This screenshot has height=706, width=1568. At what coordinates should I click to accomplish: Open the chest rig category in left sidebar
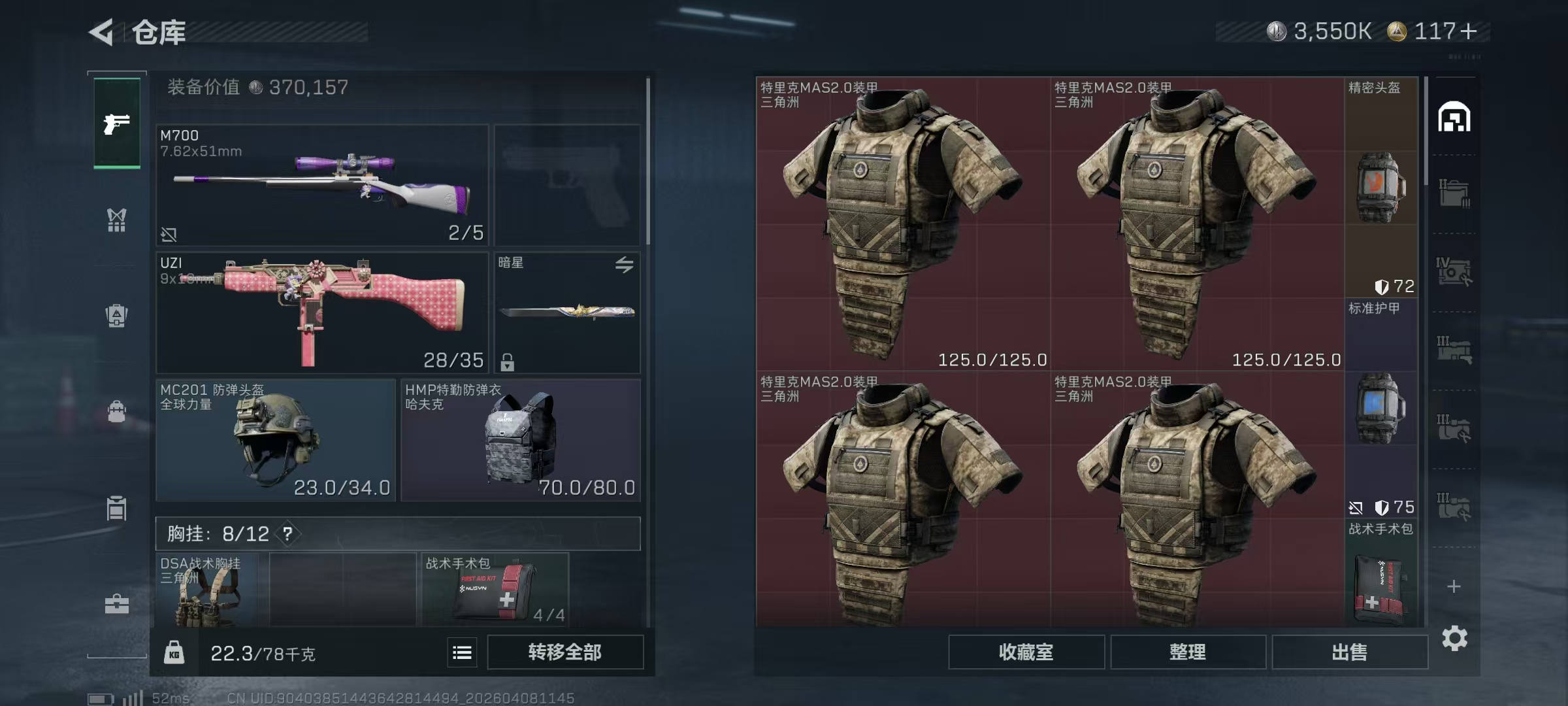tap(116, 220)
